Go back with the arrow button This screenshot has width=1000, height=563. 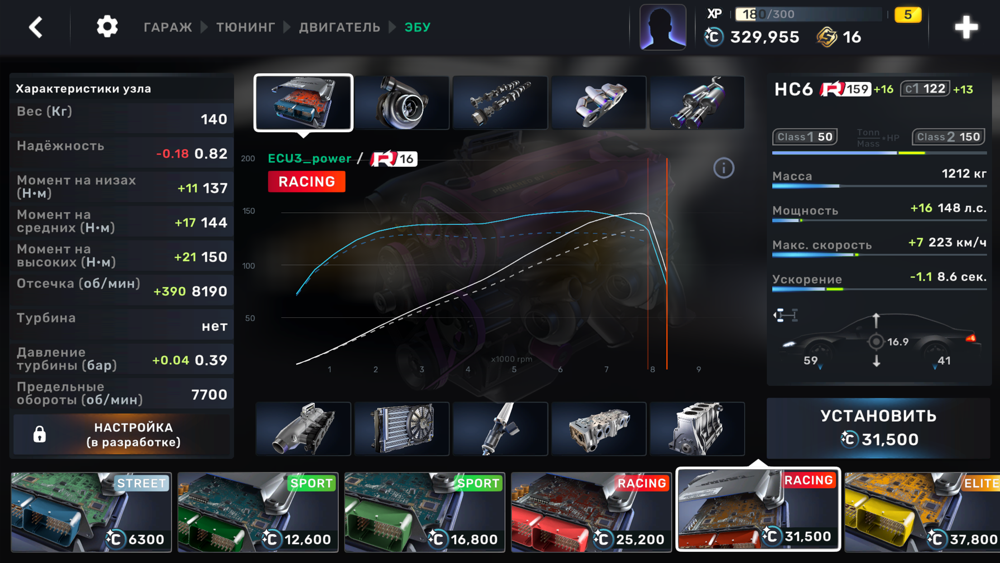(36, 27)
